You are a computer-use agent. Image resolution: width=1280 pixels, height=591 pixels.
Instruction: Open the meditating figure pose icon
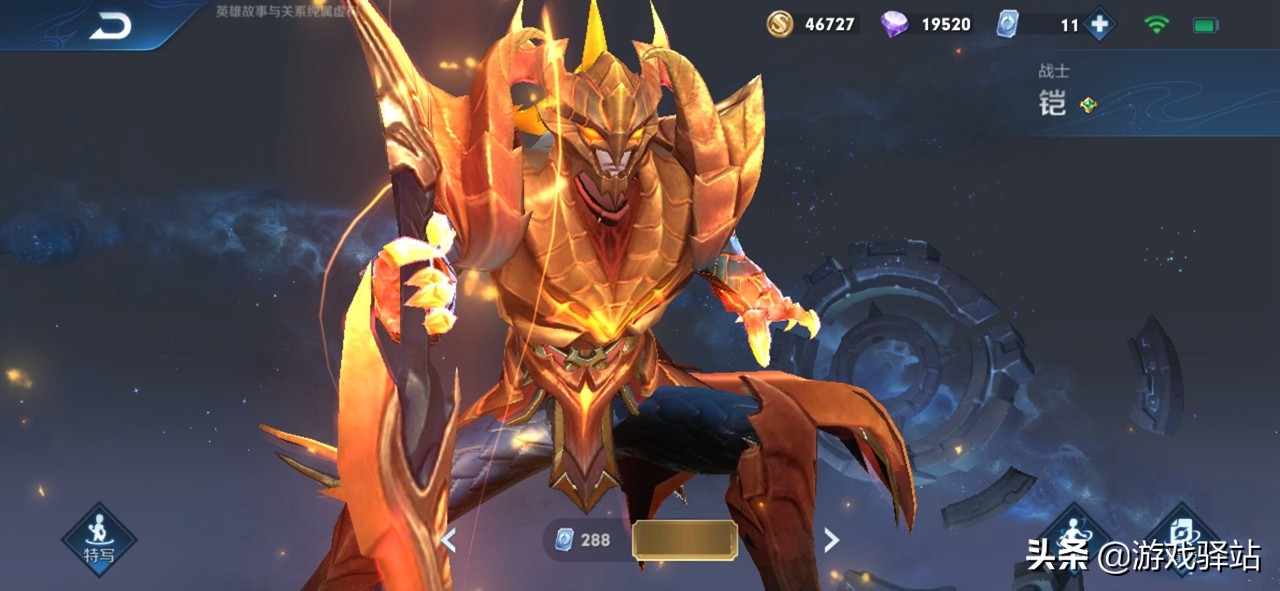[1072, 532]
